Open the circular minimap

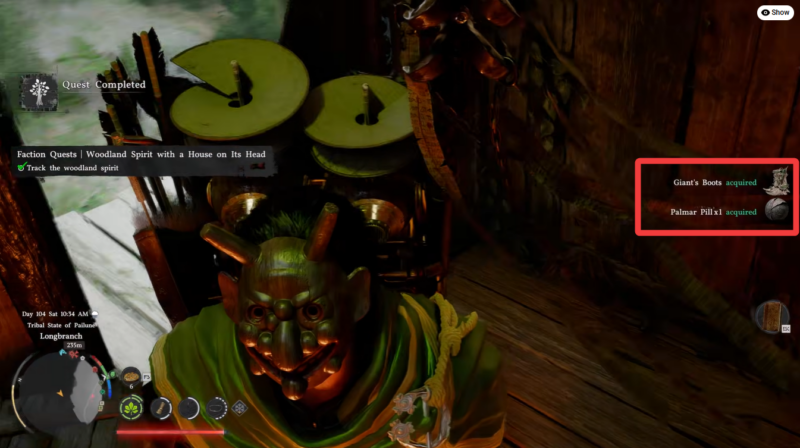(x=60, y=394)
